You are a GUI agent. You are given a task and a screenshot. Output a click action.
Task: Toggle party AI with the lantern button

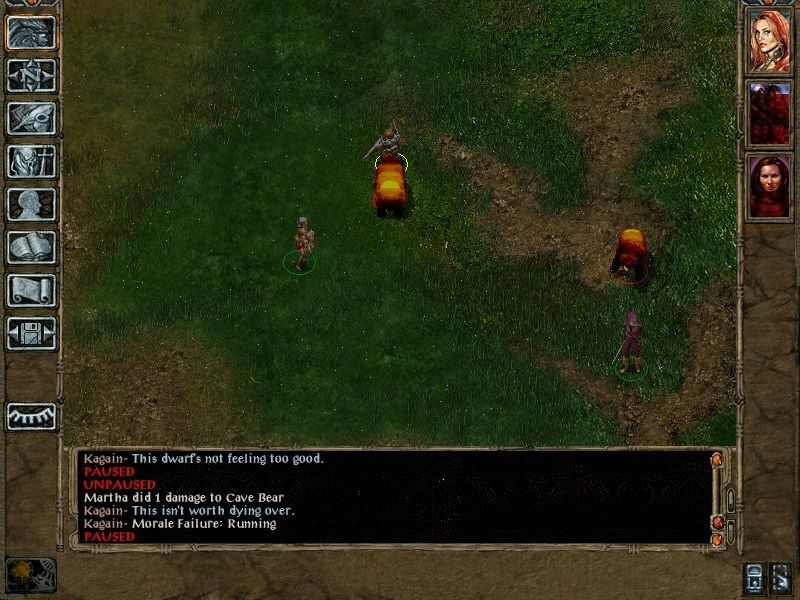click(753, 577)
